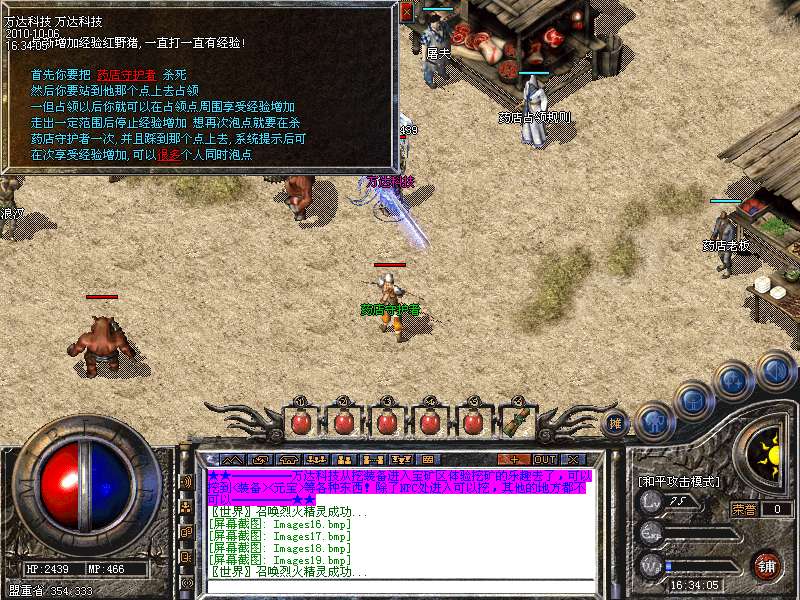This screenshot has width=800, height=600.
Task: Use the potion in belt slot 3
Action: point(386,421)
